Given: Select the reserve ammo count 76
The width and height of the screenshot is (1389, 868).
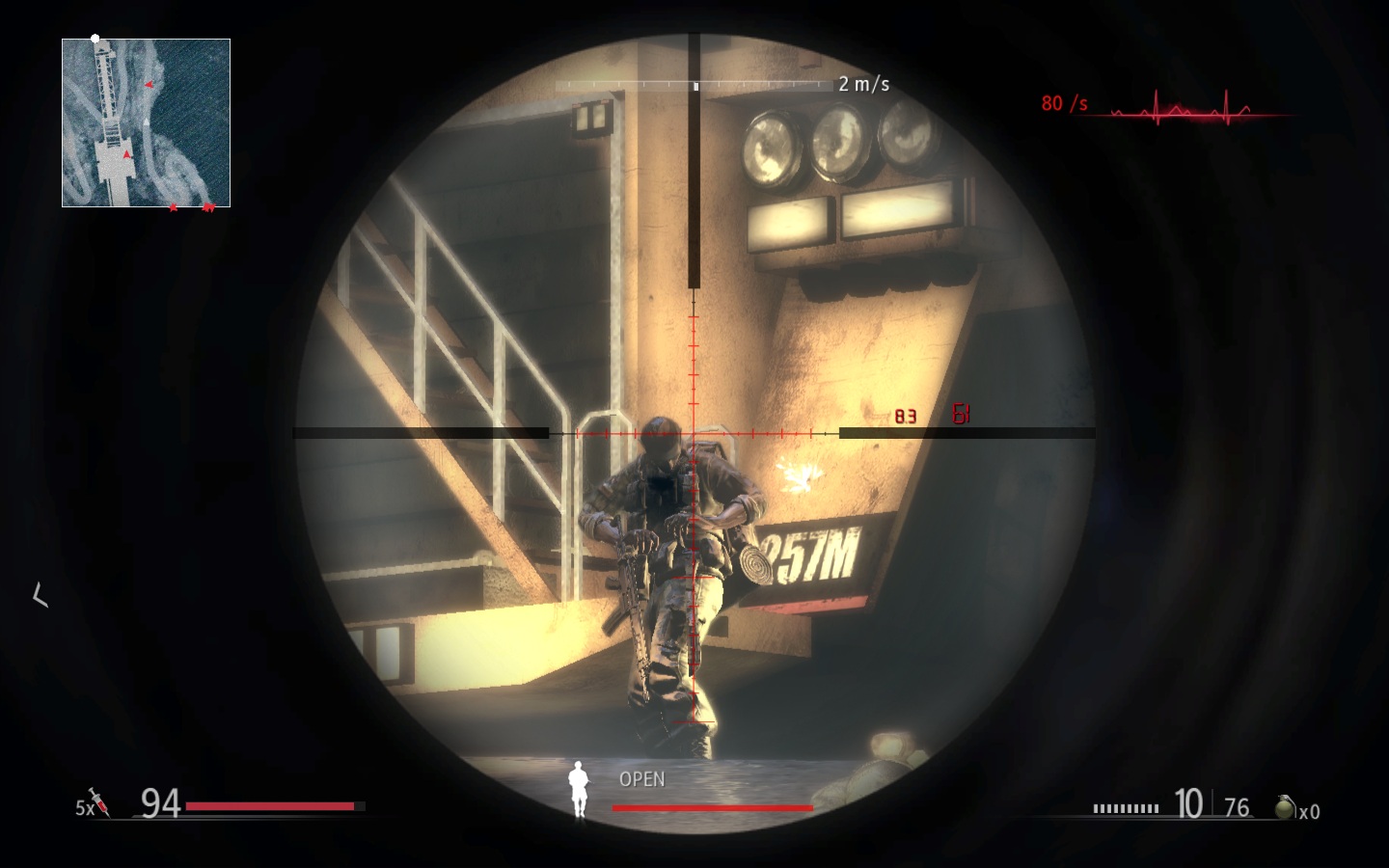Looking at the screenshot, I should 1236,806.
